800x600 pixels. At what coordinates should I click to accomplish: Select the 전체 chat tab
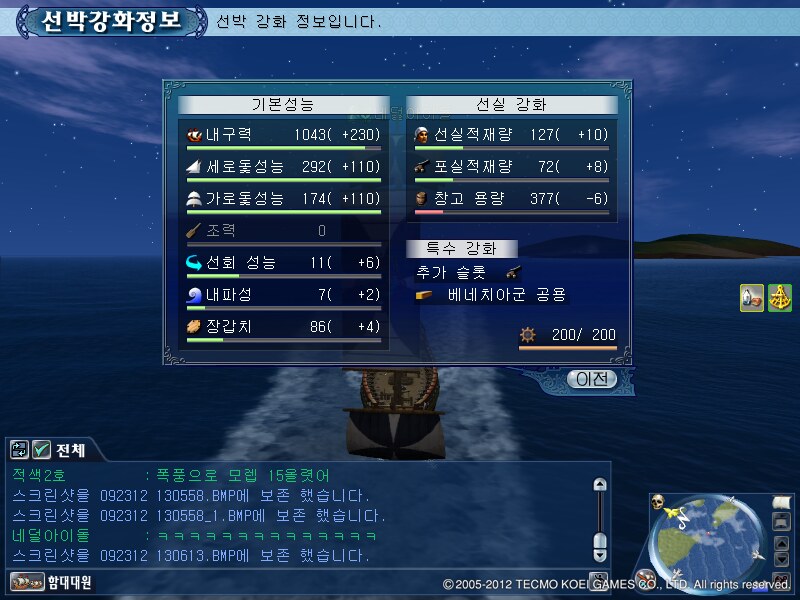70,450
